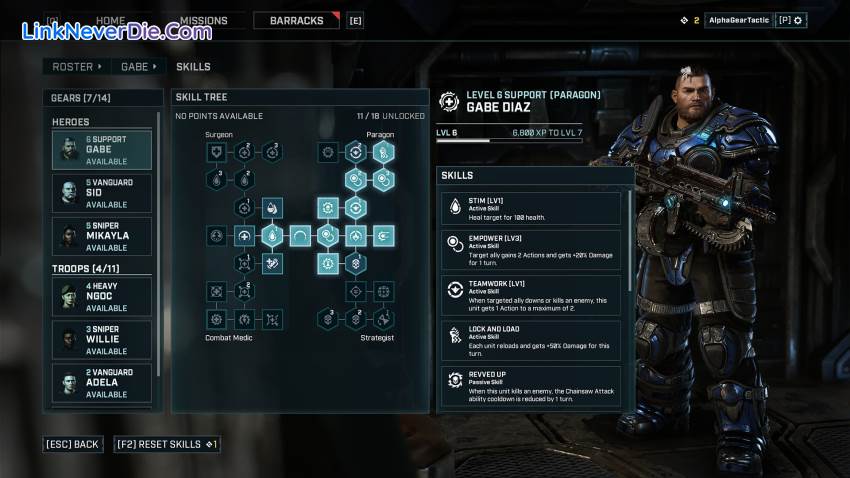Image resolution: width=850 pixels, height=478 pixels.
Task: Open settings gear next to profile name
Action: (798, 20)
